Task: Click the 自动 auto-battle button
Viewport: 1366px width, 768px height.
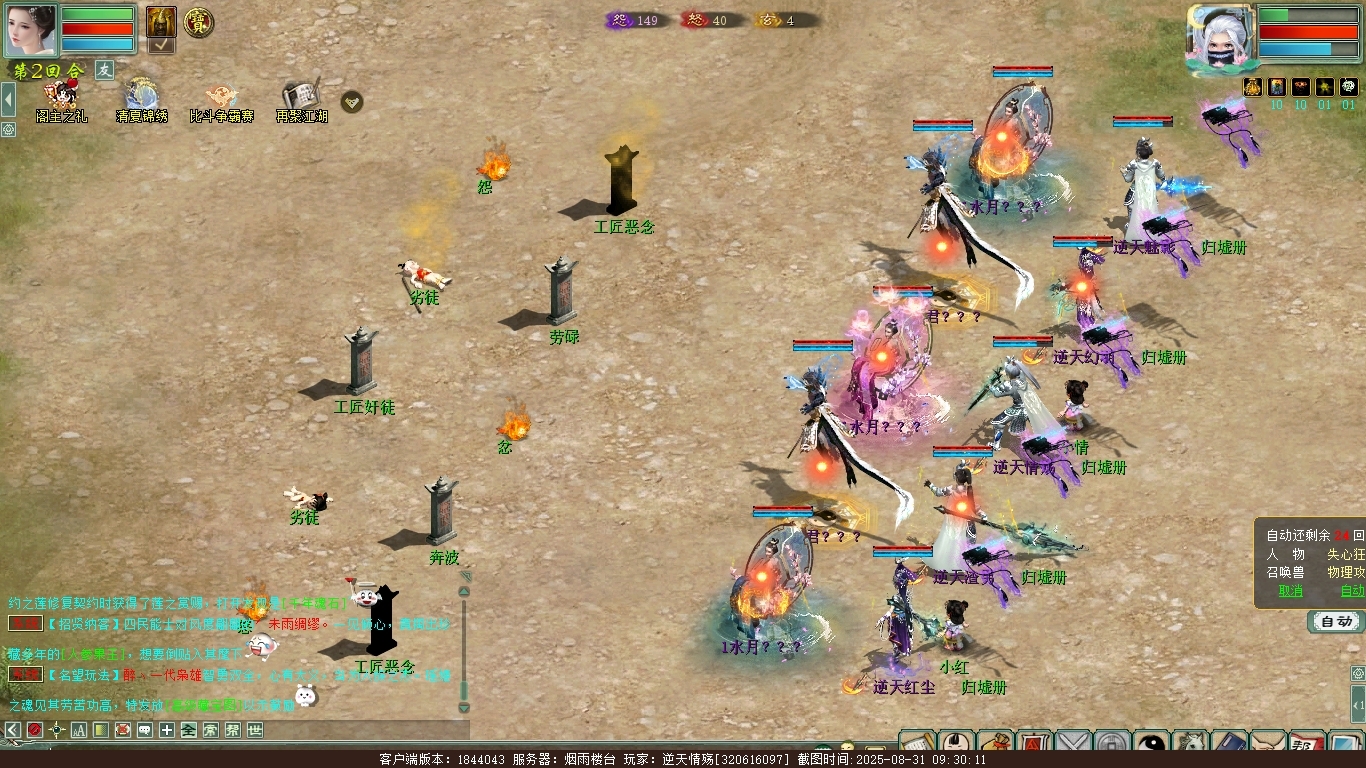Action: coord(1336,622)
